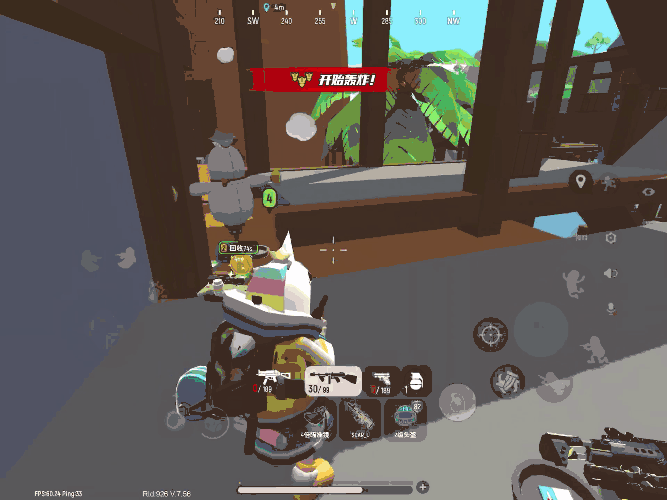
Task: Tap the helmet item slot
Action: point(404,420)
